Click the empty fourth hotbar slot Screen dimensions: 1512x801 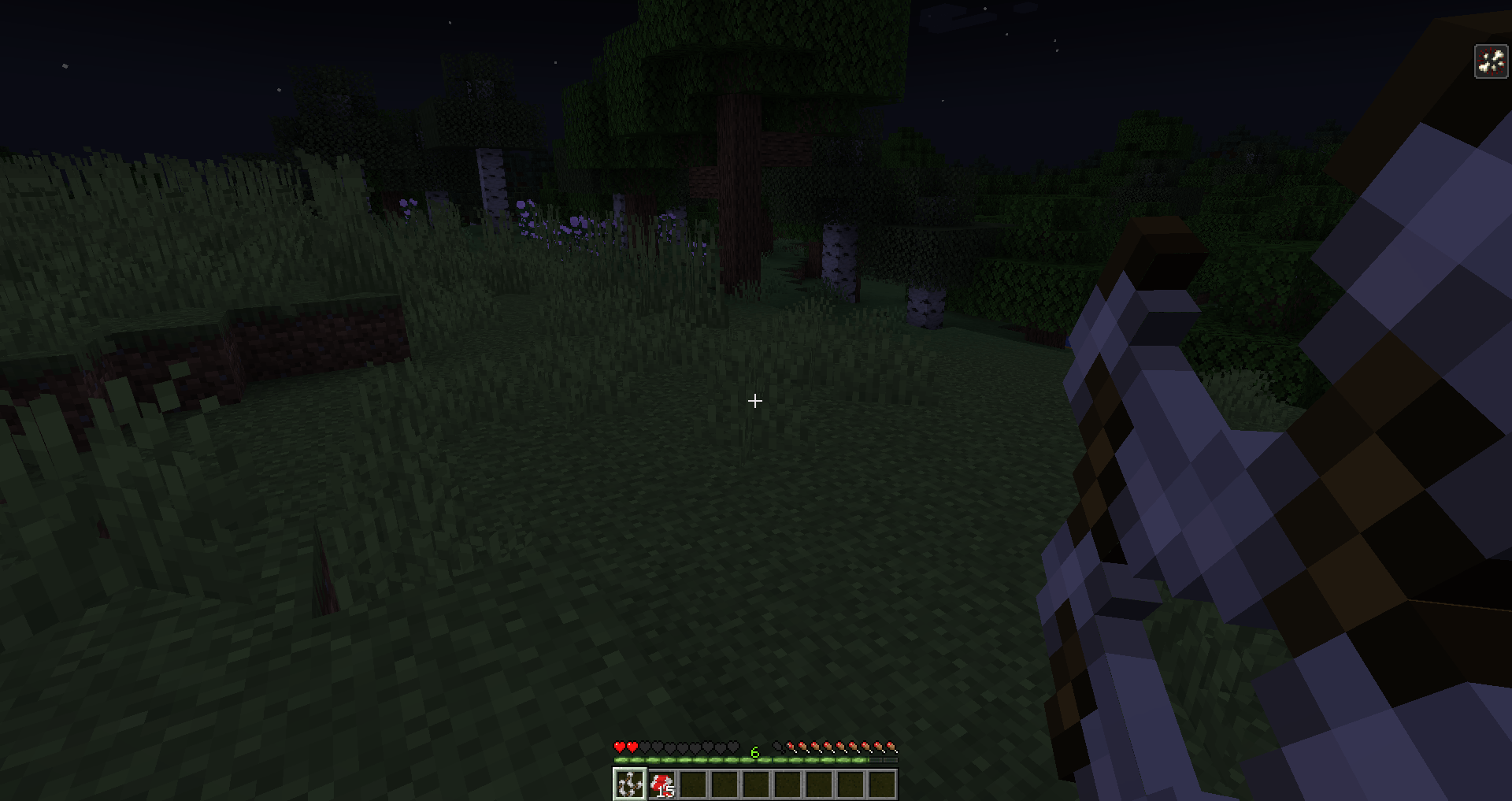pyautogui.click(x=725, y=784)
